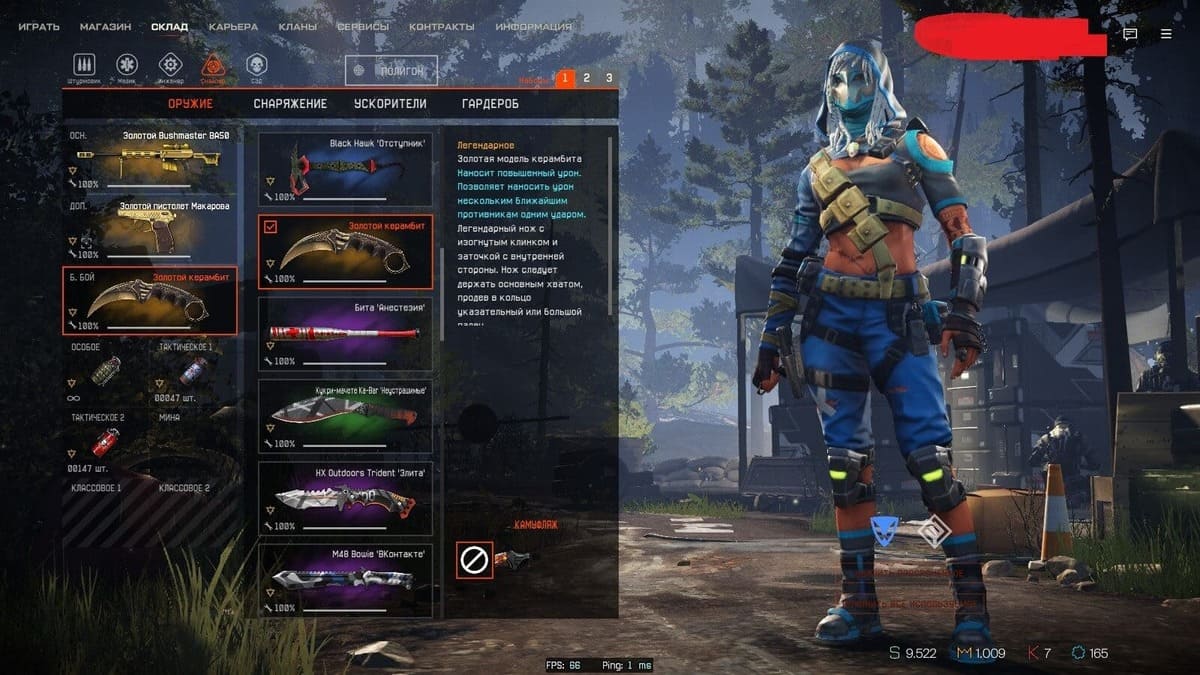Screen dimensions: 1200x675
Task: Select the golden Bushmaster BA50 primary slot
Action: (150, 160)
